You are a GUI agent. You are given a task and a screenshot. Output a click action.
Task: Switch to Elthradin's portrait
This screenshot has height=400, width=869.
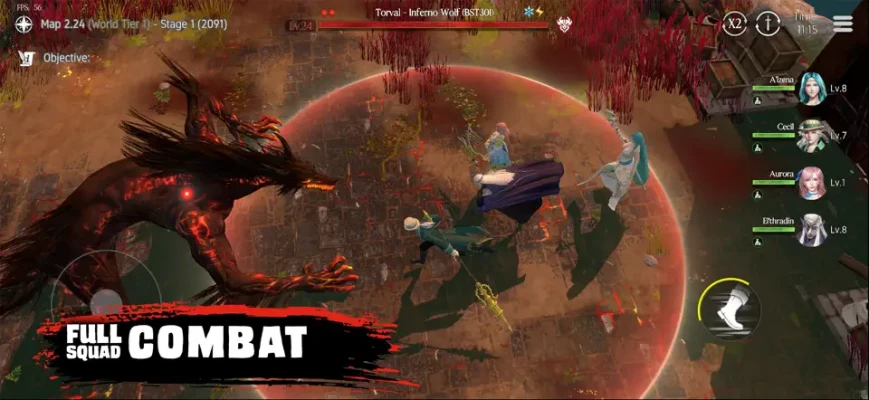[x=811, y=230]
